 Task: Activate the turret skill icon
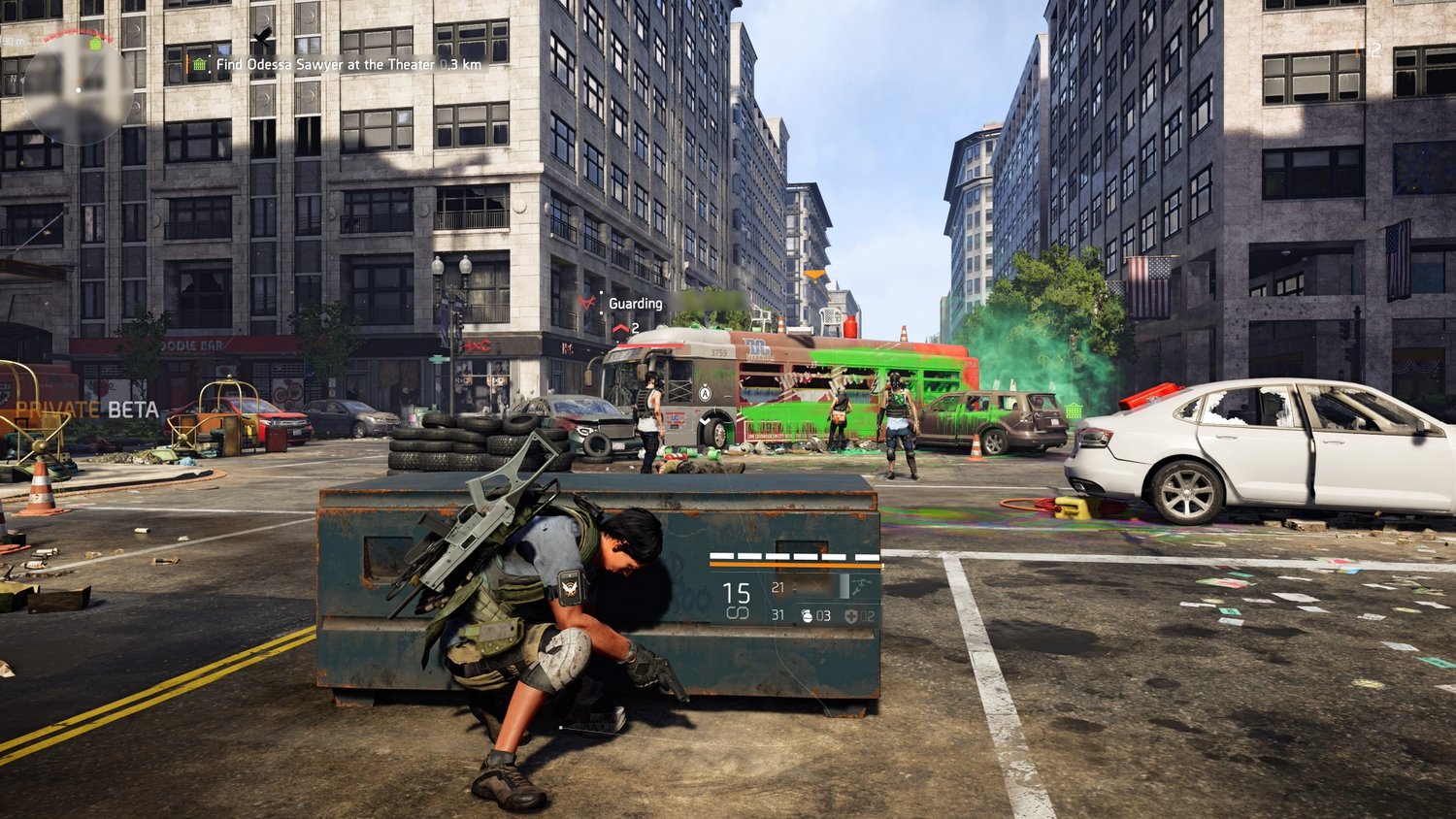(x=861, y=585)
